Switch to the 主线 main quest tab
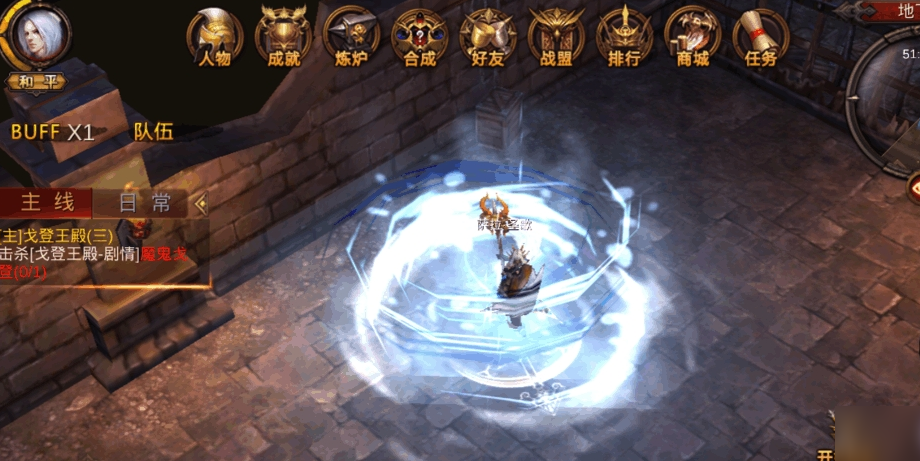 pyautogui.click(x=48, y=203)
